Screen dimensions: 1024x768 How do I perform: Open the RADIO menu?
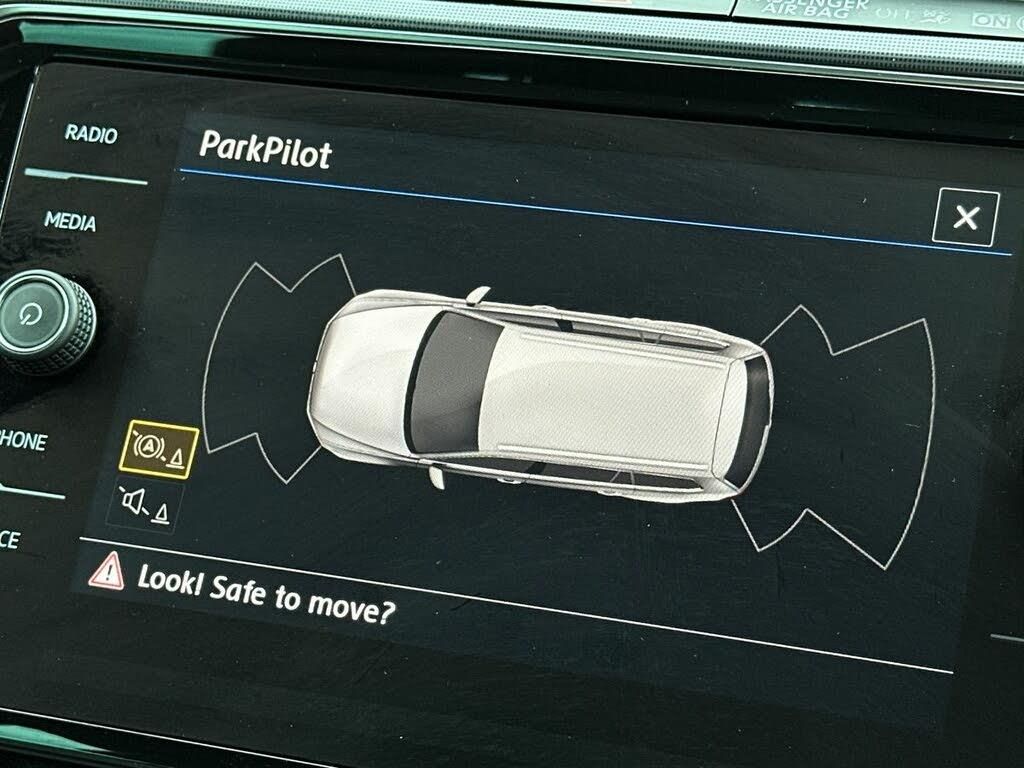[91, 134]
